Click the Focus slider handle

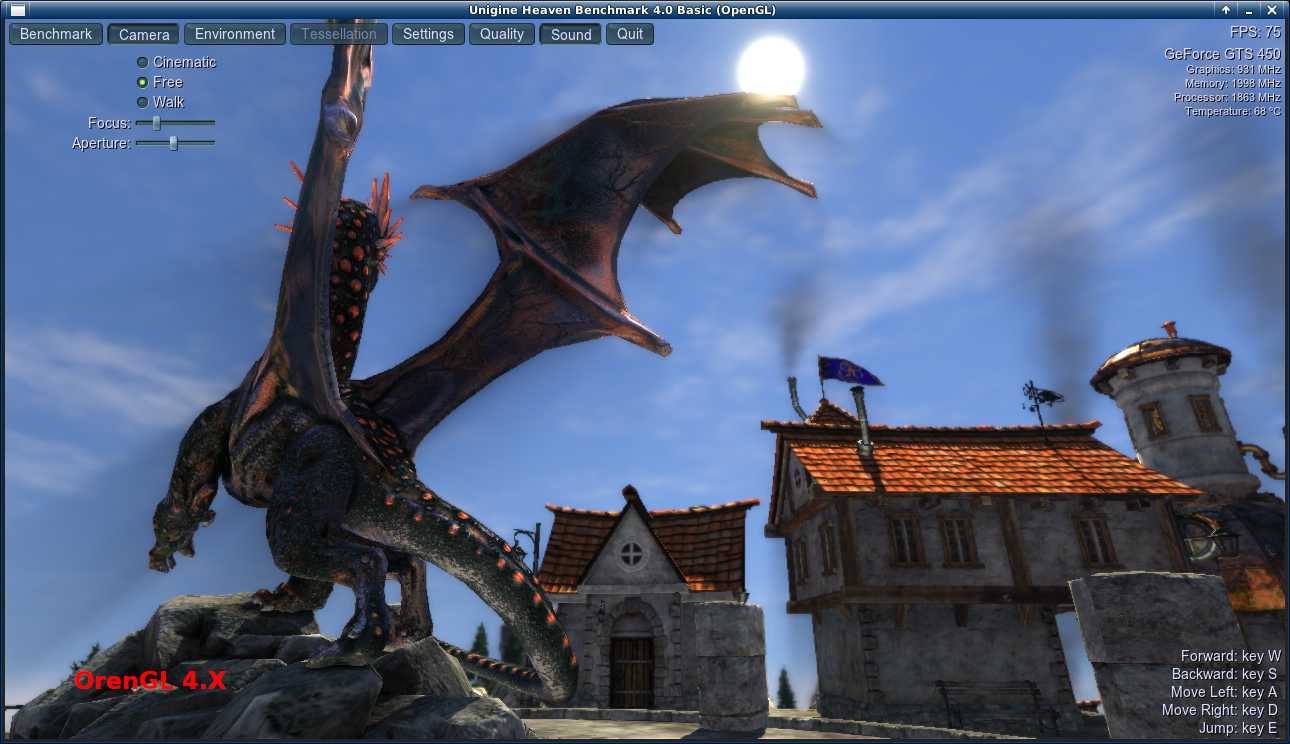pyautogui.click(x=156, y=122)
